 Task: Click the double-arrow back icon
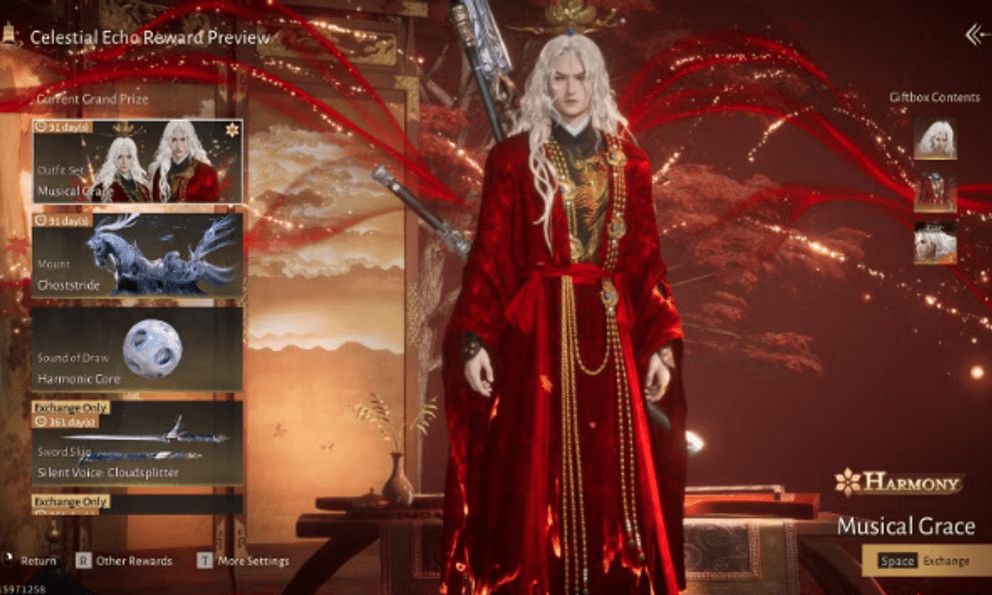pyautogui.click(x=976, y=36)
